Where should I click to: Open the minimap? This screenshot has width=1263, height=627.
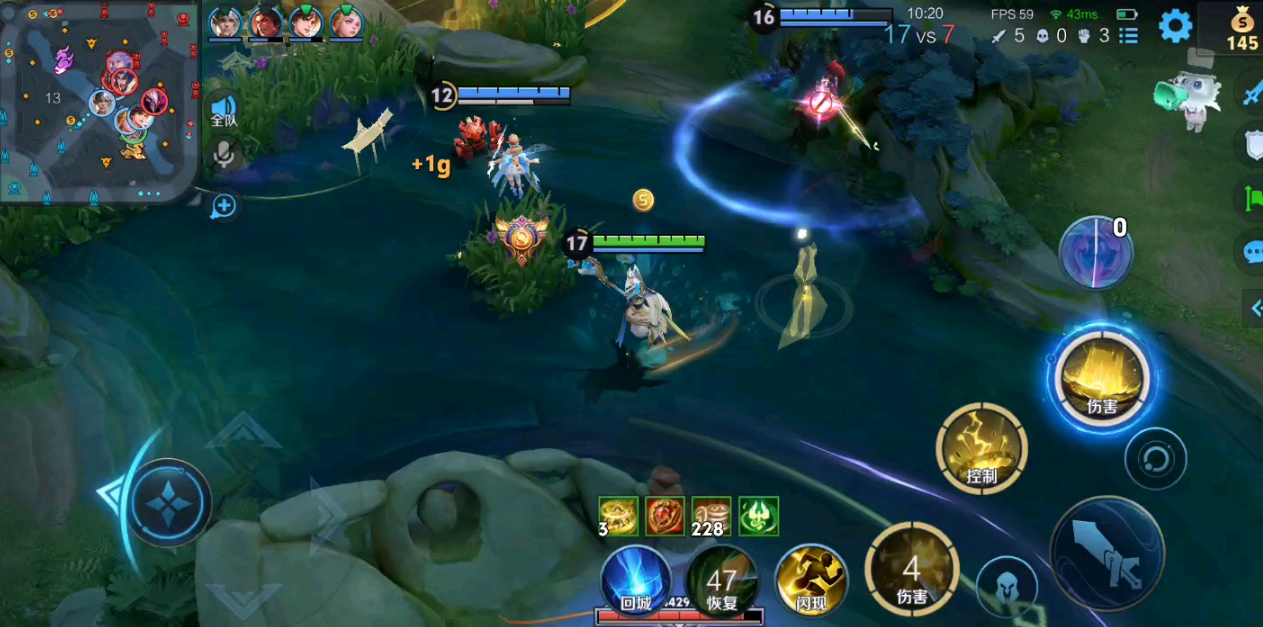[98, 101]
